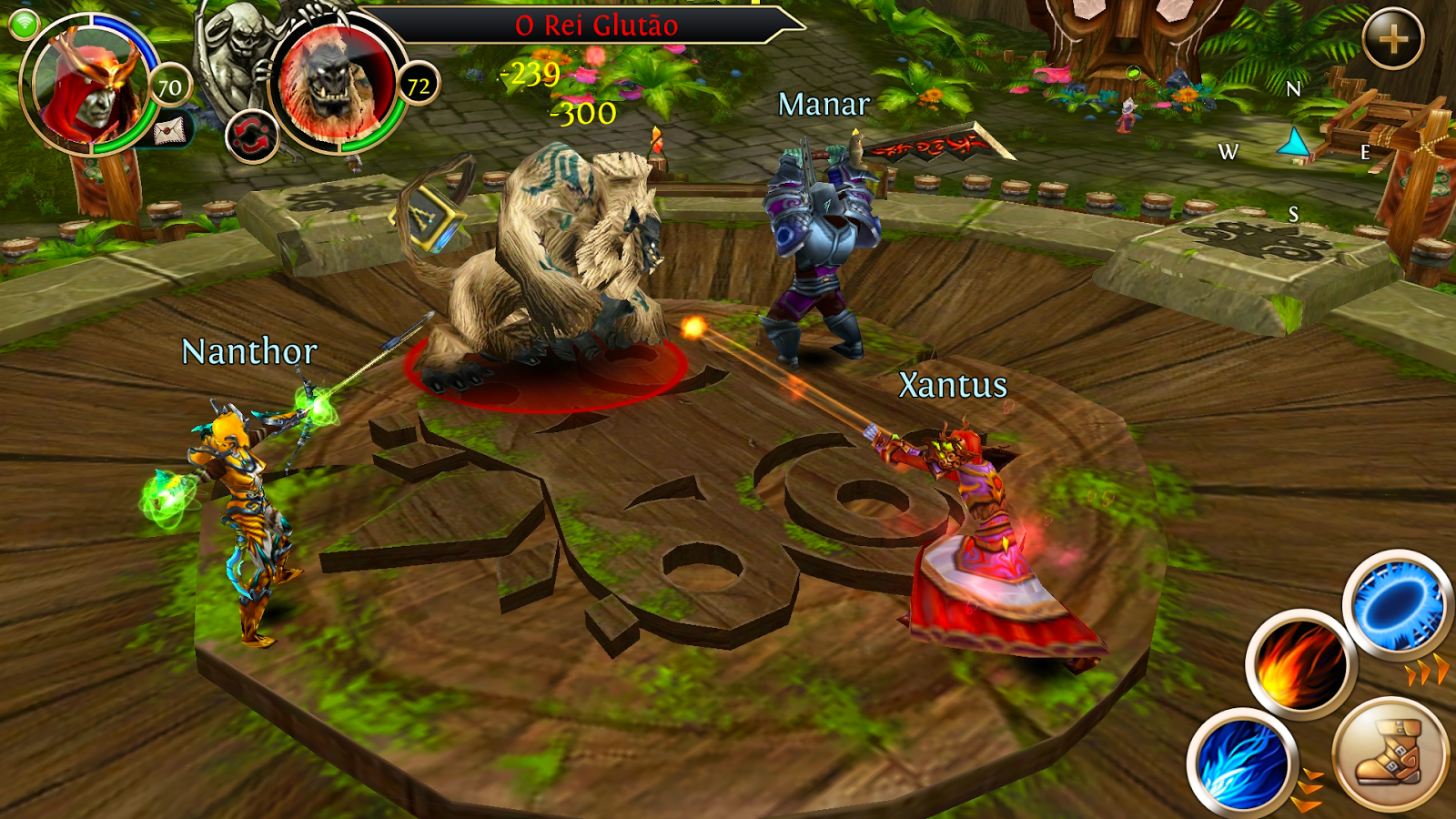Select Nanthor via his name label
This screenshot has width=1456, height=819.
[249, 350]
